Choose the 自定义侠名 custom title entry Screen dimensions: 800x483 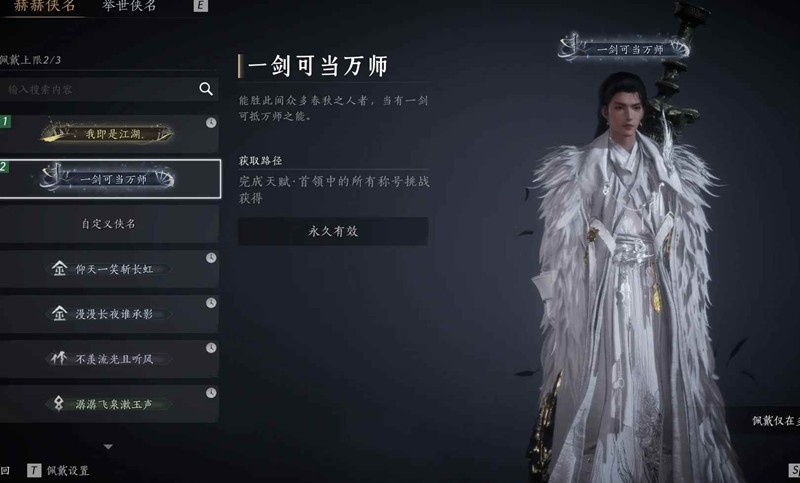(110, 224)
